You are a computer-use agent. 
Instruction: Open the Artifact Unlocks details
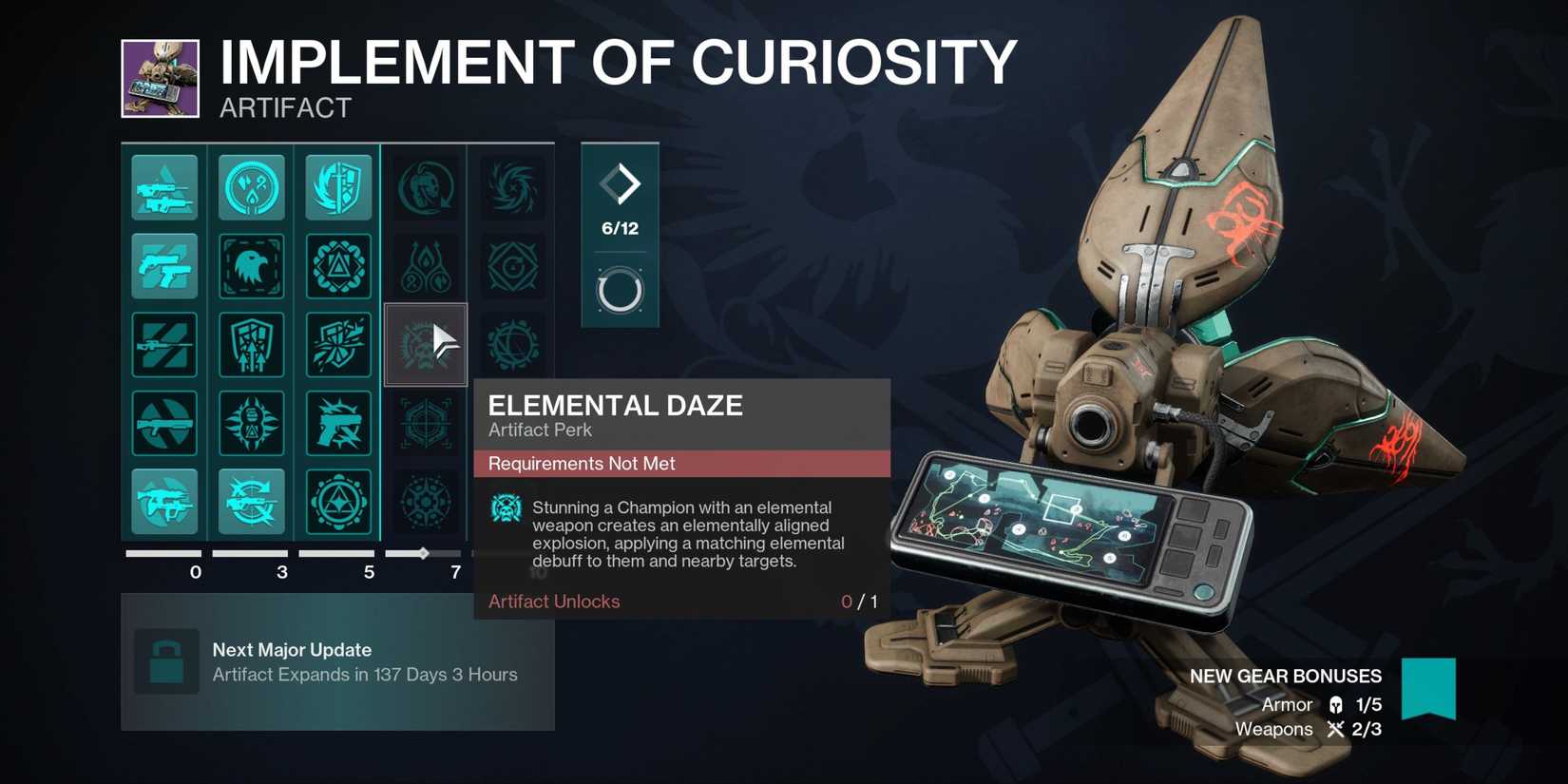554,602
